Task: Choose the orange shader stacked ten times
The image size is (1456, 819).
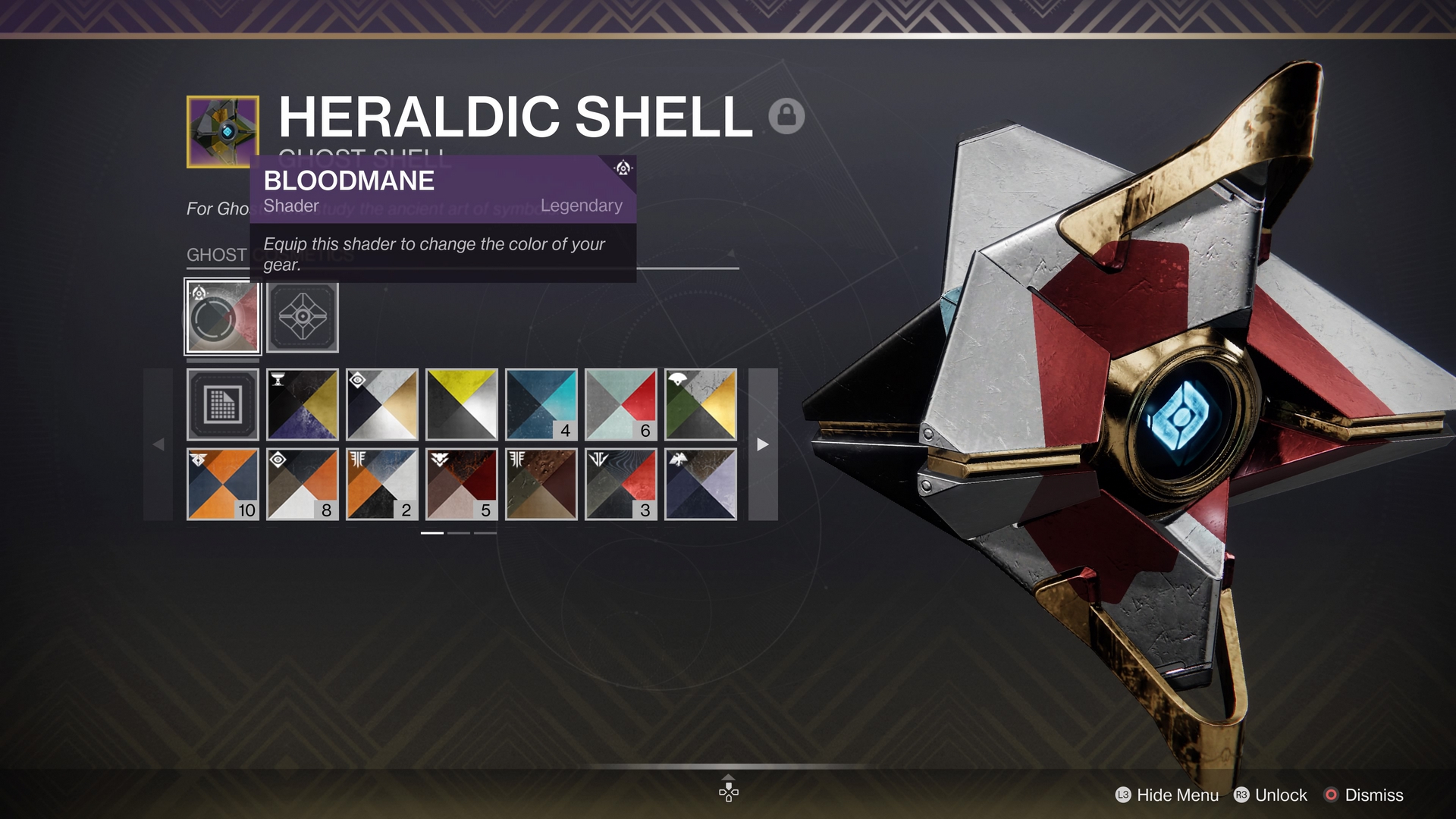Action: click(x=223, y=483)
